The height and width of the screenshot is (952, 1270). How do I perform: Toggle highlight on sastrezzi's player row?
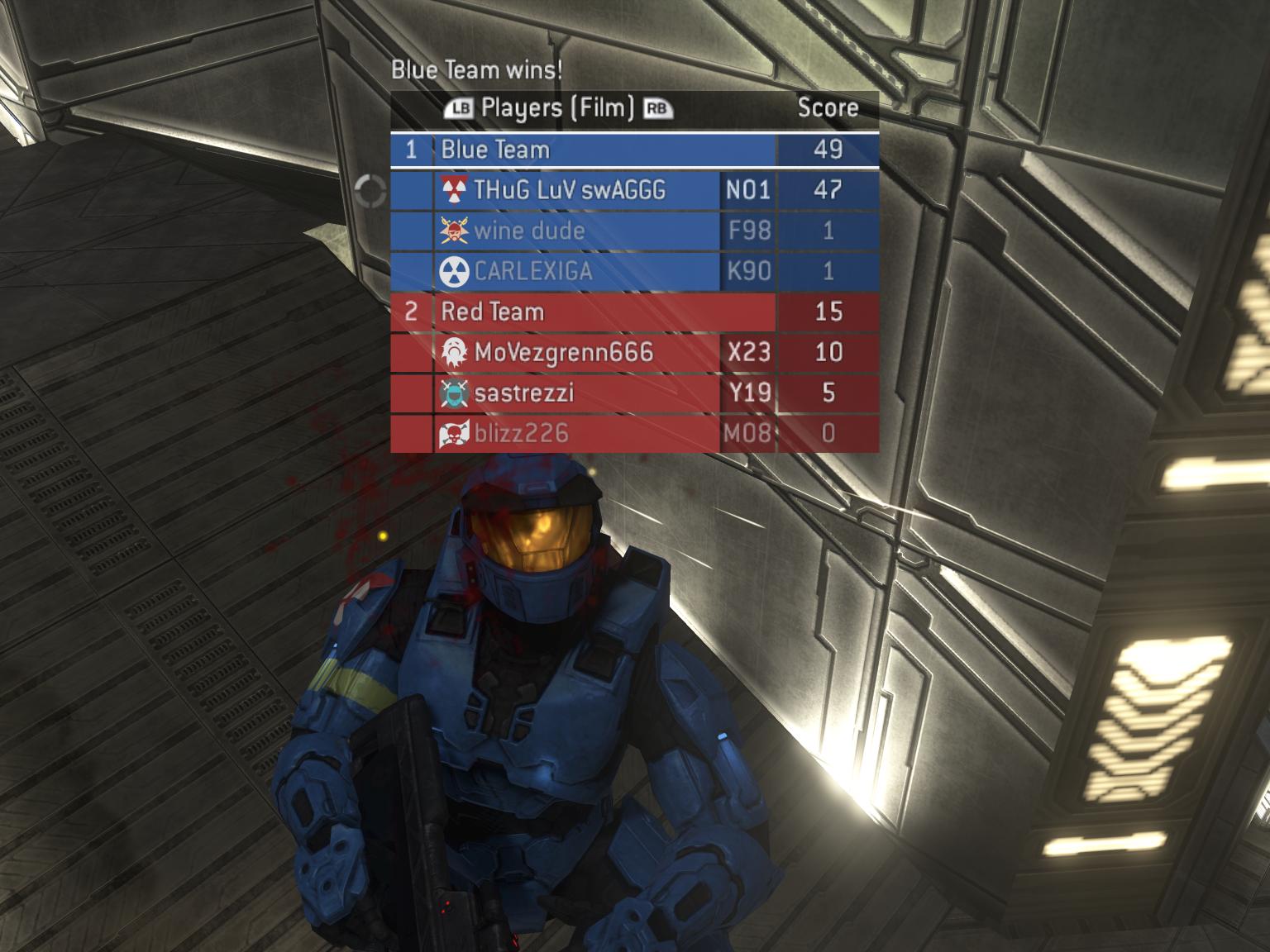point(579,393)
